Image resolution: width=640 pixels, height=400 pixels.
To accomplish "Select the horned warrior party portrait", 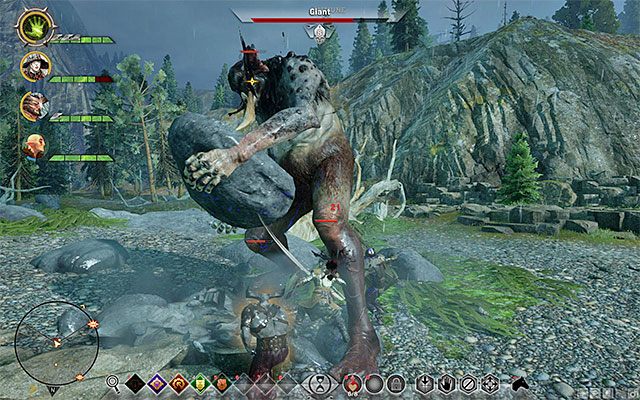I will tap(33, 106).
